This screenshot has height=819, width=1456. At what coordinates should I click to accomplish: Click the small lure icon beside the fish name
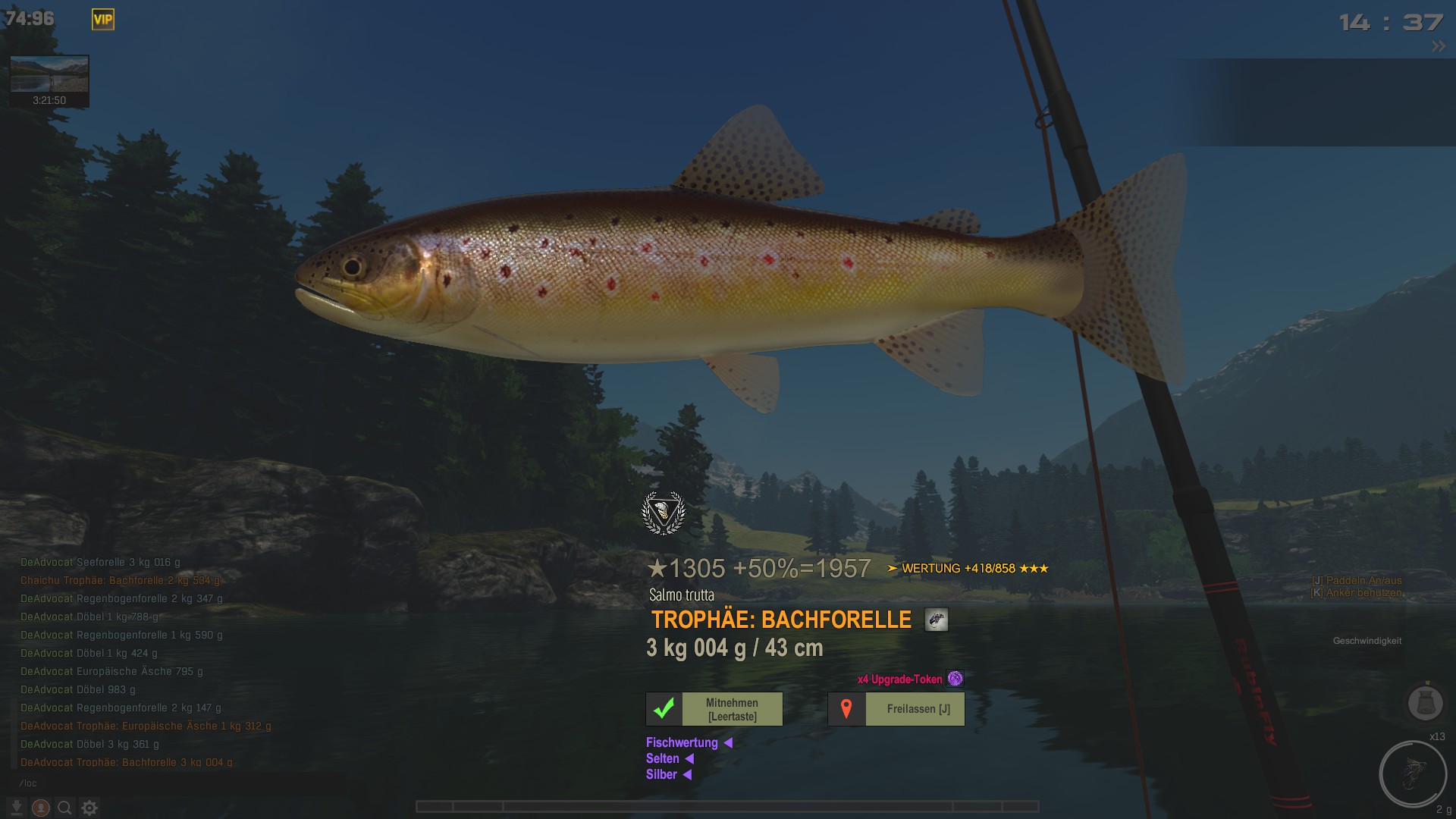click(936, 620)
